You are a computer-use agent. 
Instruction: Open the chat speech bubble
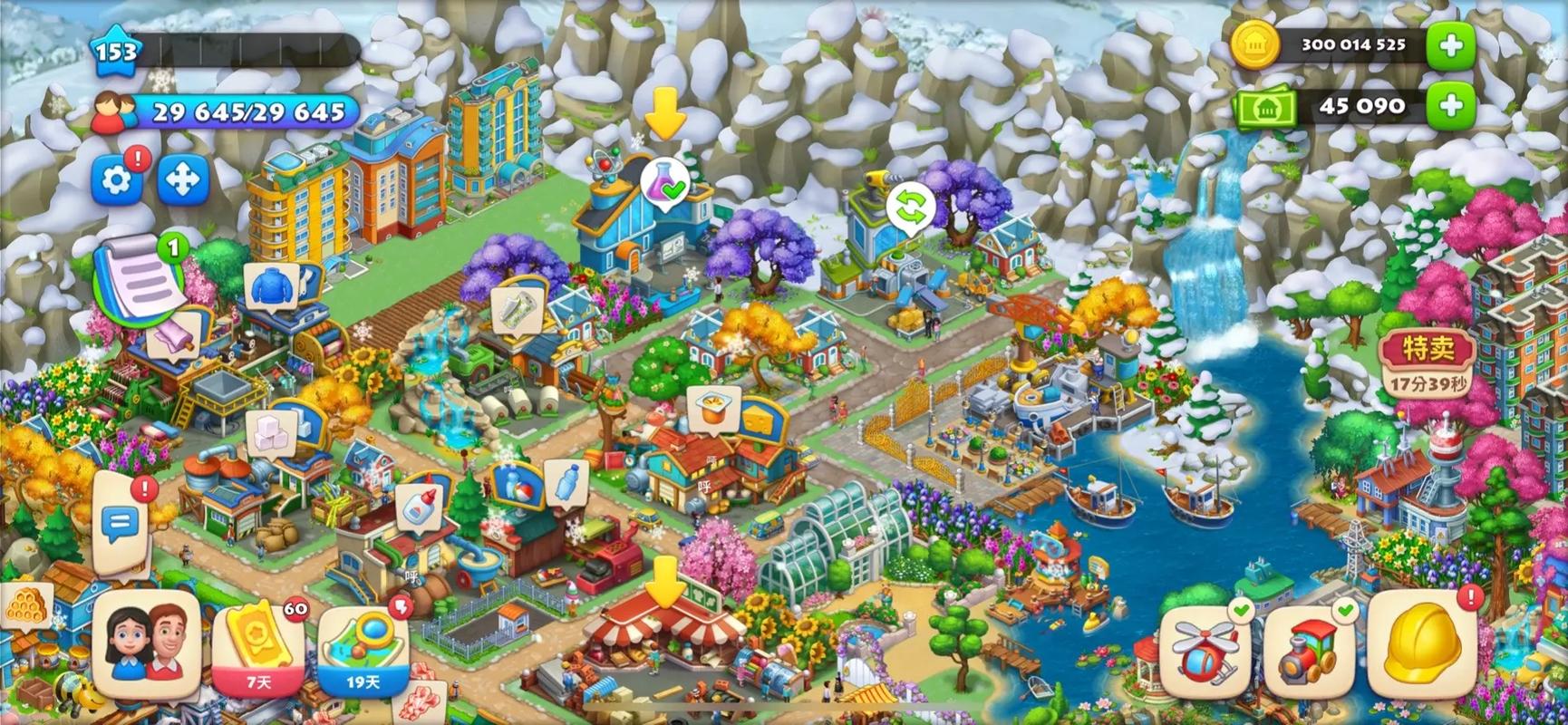pyautogui.click(x=120, y=521)
